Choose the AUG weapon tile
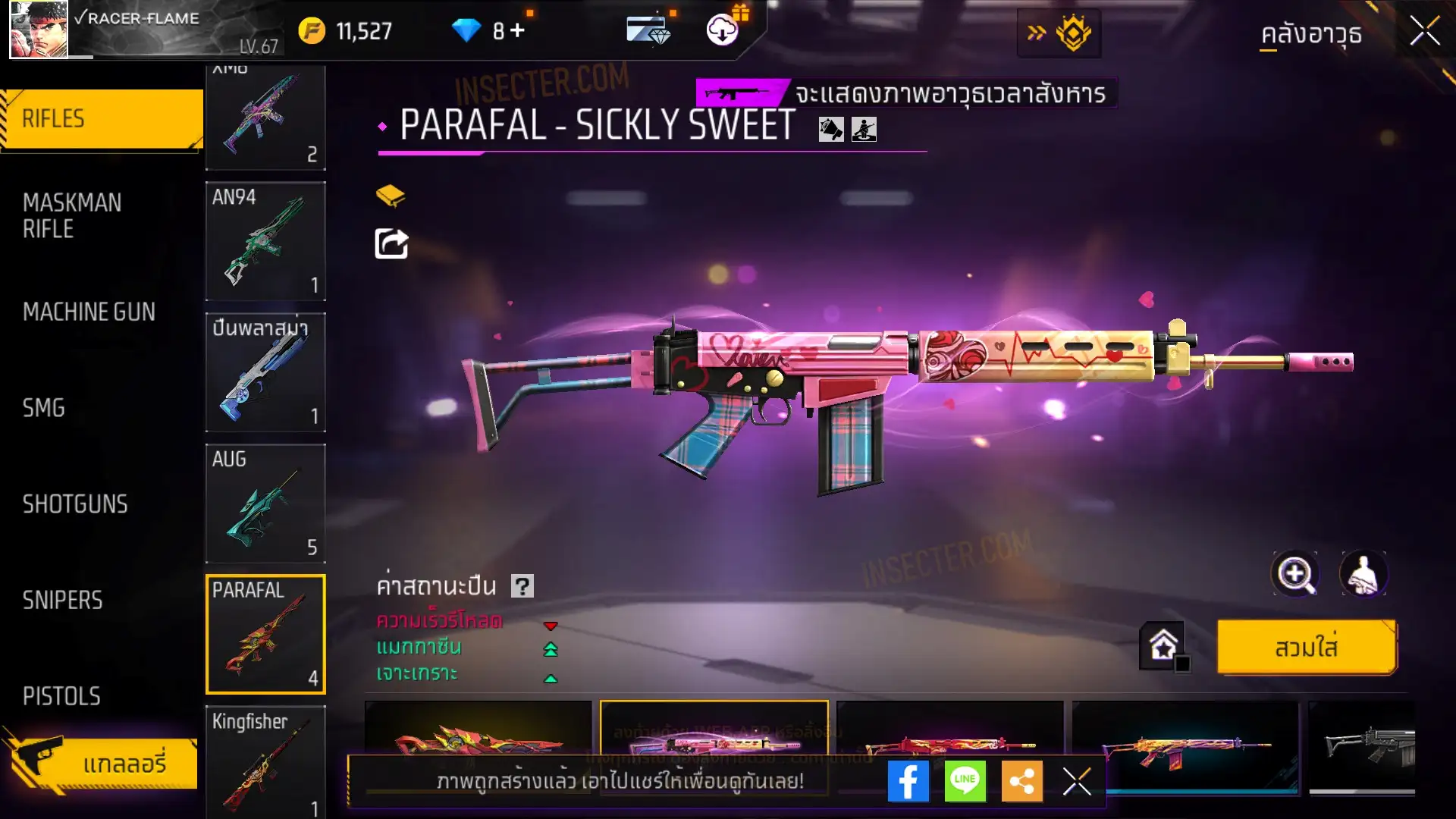Image resolution: width=1456 pixels, height=819 pixels. (x=265, y=504)
